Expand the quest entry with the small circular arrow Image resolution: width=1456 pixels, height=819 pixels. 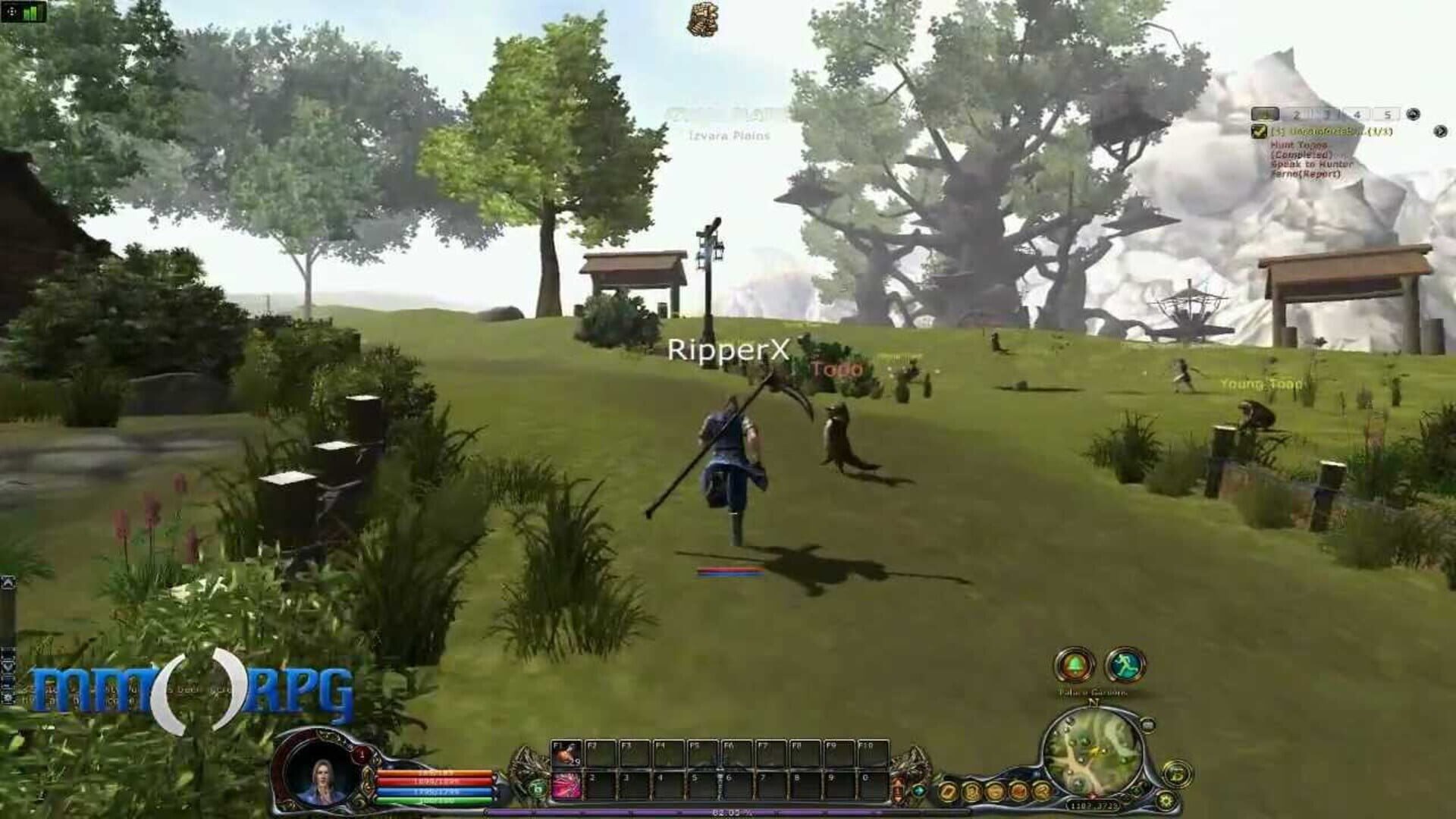tap(1442, 132)
